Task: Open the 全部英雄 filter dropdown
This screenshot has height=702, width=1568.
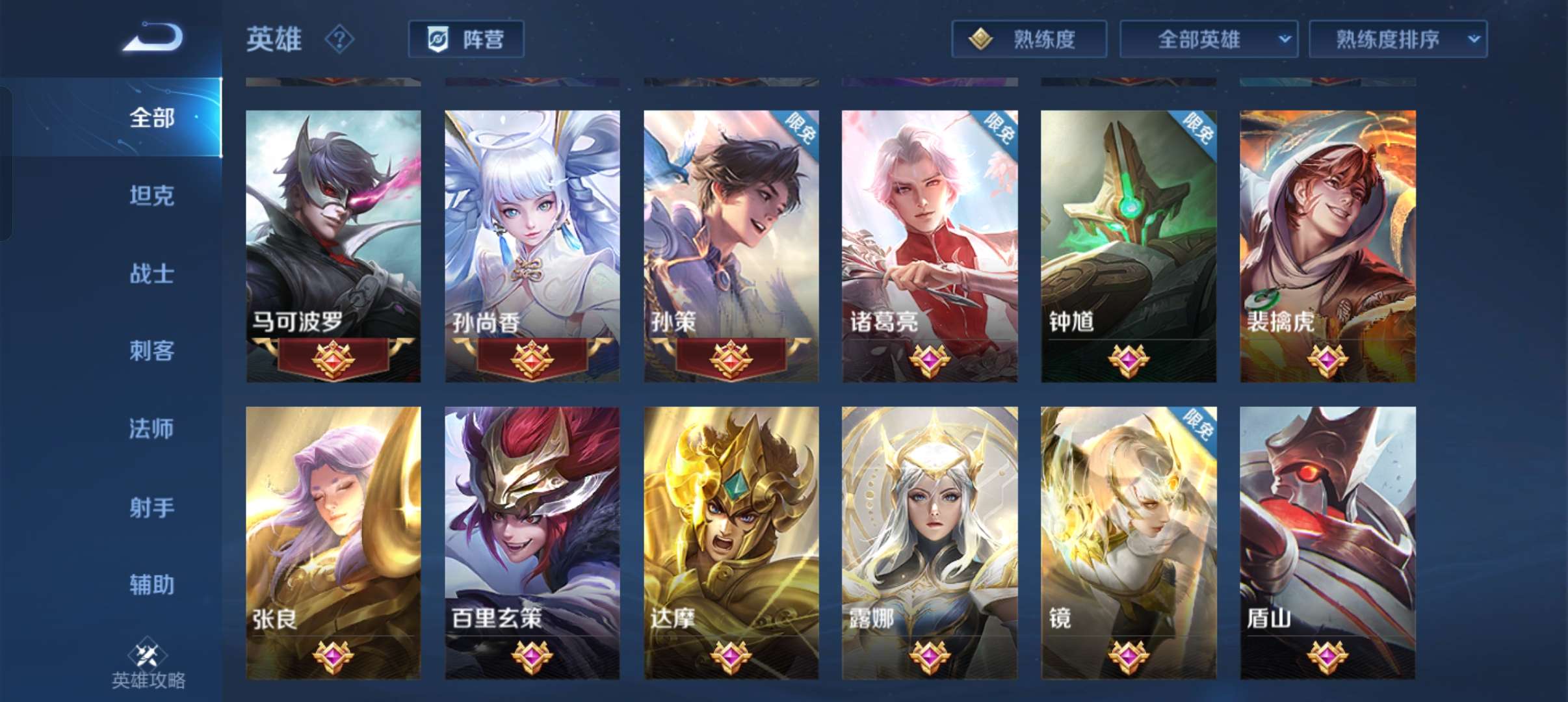Action: click(x=1209, y=38)
